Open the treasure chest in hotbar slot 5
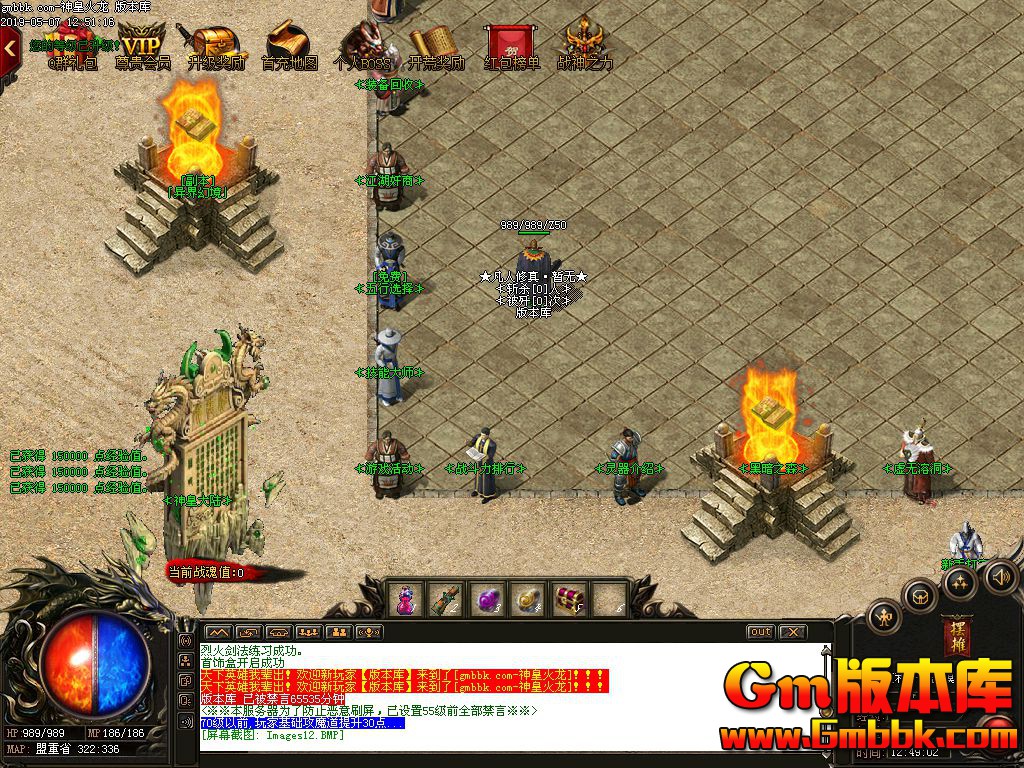This screenshot has width=1024, height=768. [570, 599]
